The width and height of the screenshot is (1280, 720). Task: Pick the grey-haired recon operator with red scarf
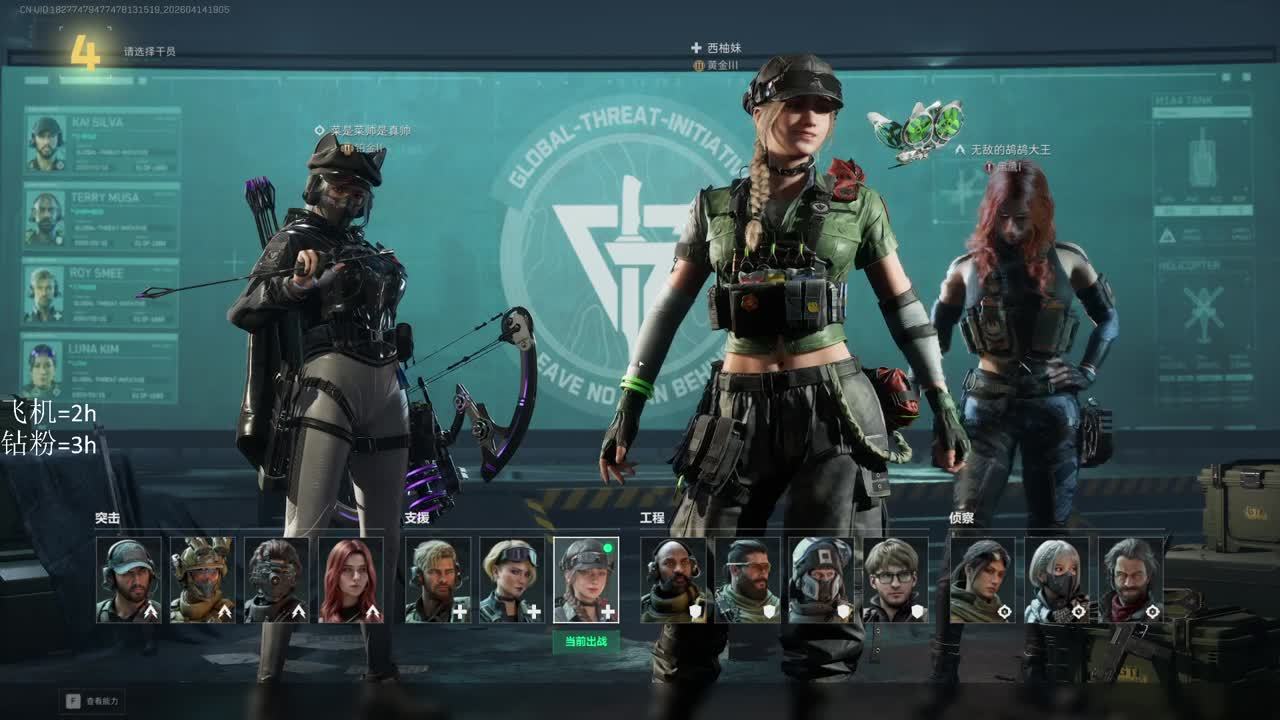tap(1130, 580)
